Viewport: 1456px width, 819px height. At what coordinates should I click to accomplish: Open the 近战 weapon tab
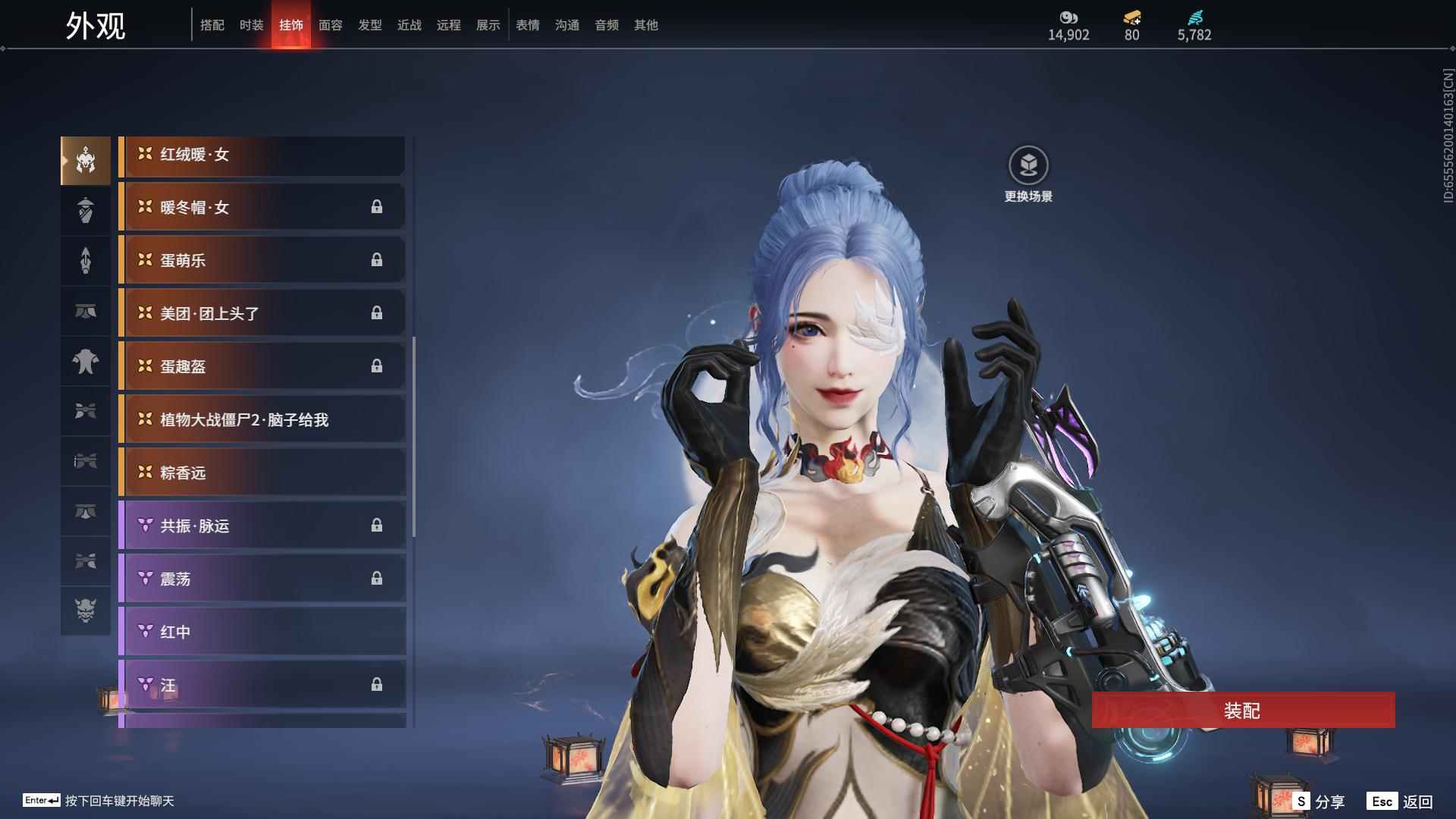click(409, 25)
